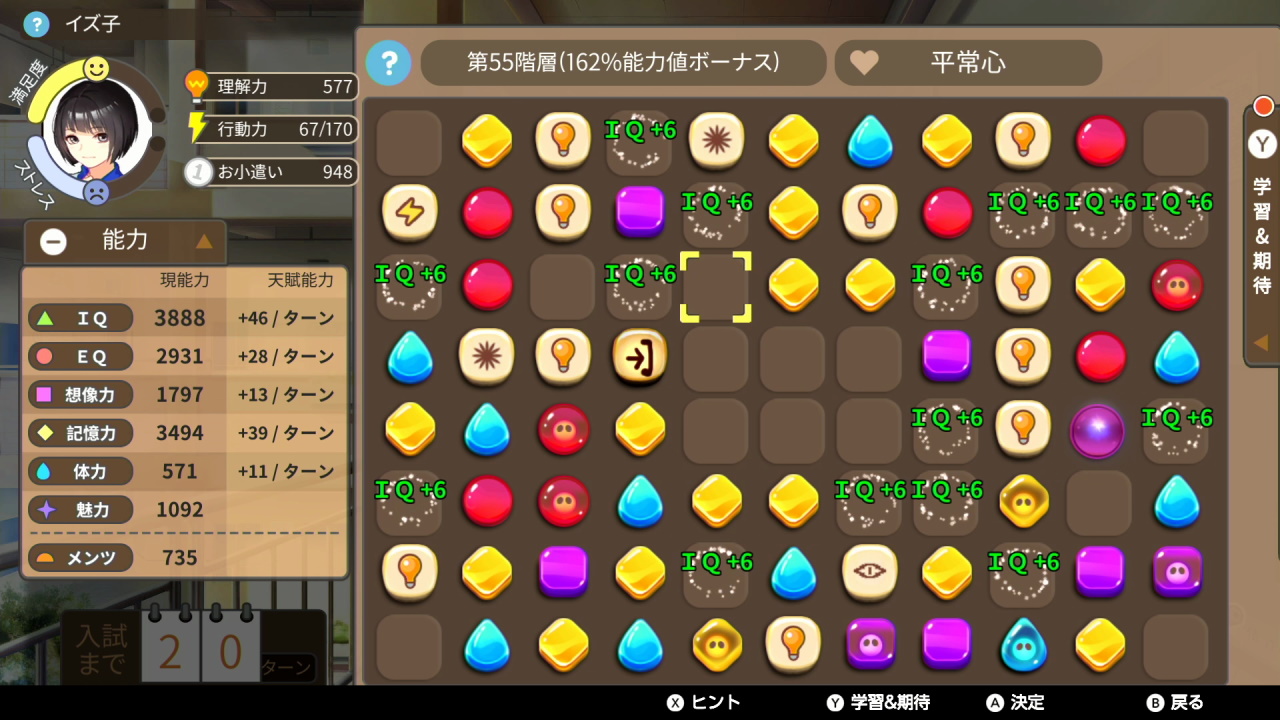Collapse the 能力 panel with the minus button
Image resolution: width=1280 pixels, height=720 pixels.
pyautogui.click(x=52, y=241)
